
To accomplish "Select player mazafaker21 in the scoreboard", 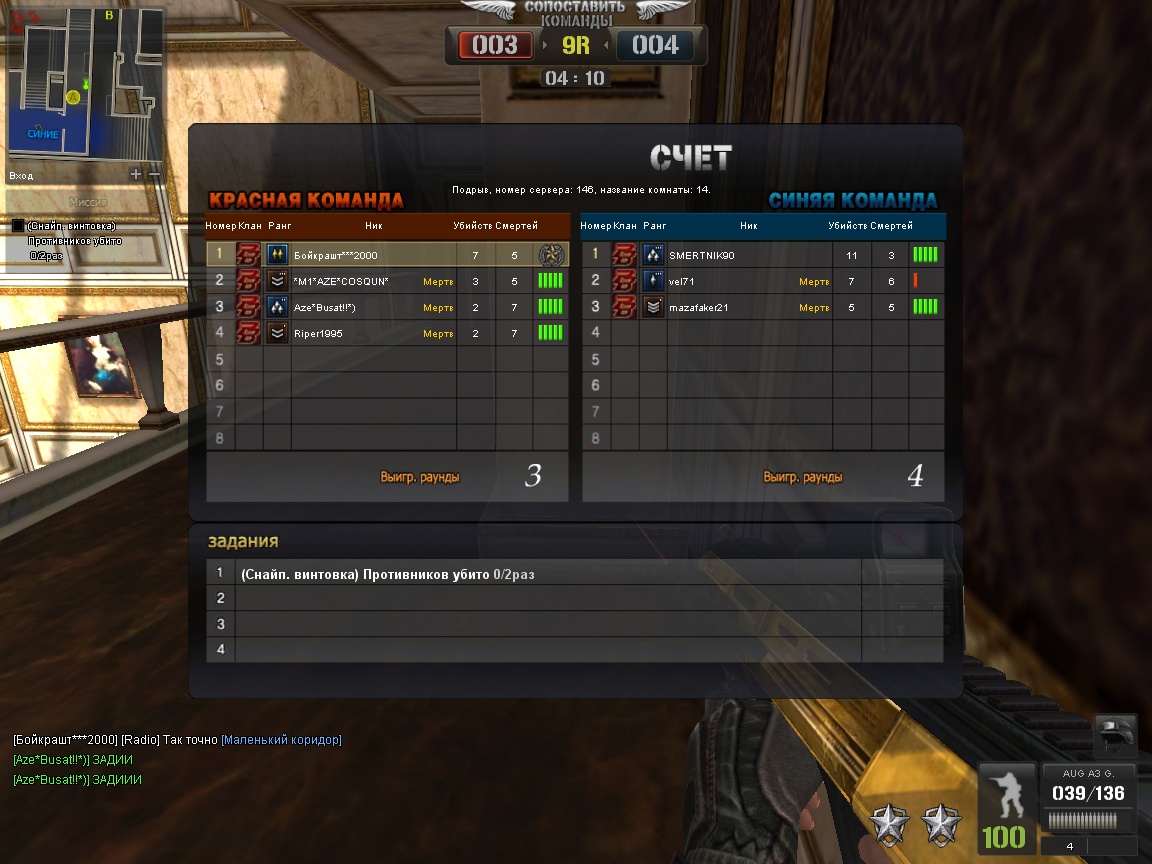I will tap(762, 307).
